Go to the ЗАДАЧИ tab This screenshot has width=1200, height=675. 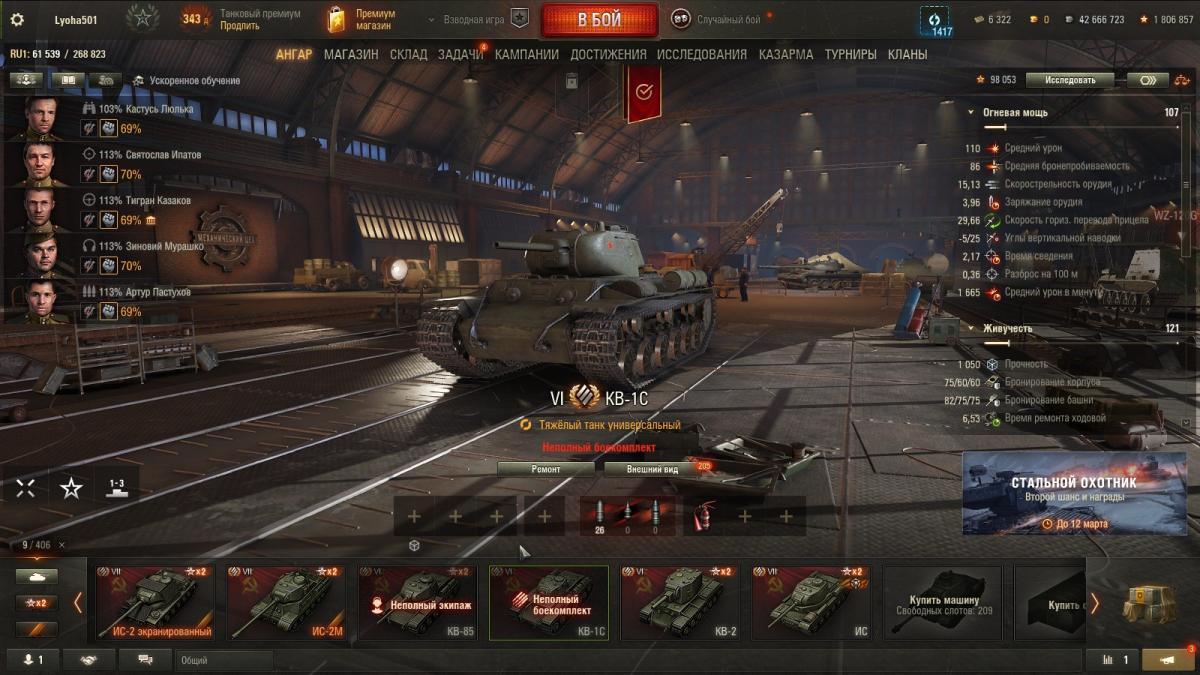[460, 55]
